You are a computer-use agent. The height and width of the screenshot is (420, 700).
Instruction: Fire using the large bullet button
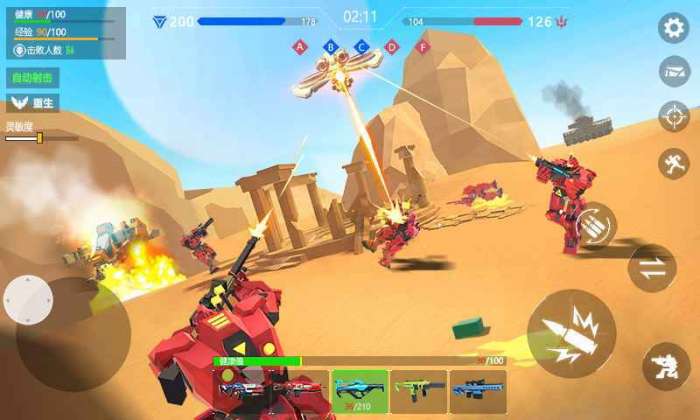tap(571, 334)
